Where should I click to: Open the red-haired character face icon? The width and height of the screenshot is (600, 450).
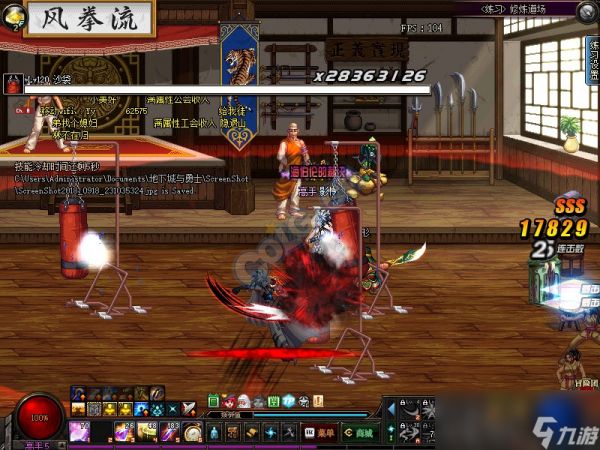(229, 401)
